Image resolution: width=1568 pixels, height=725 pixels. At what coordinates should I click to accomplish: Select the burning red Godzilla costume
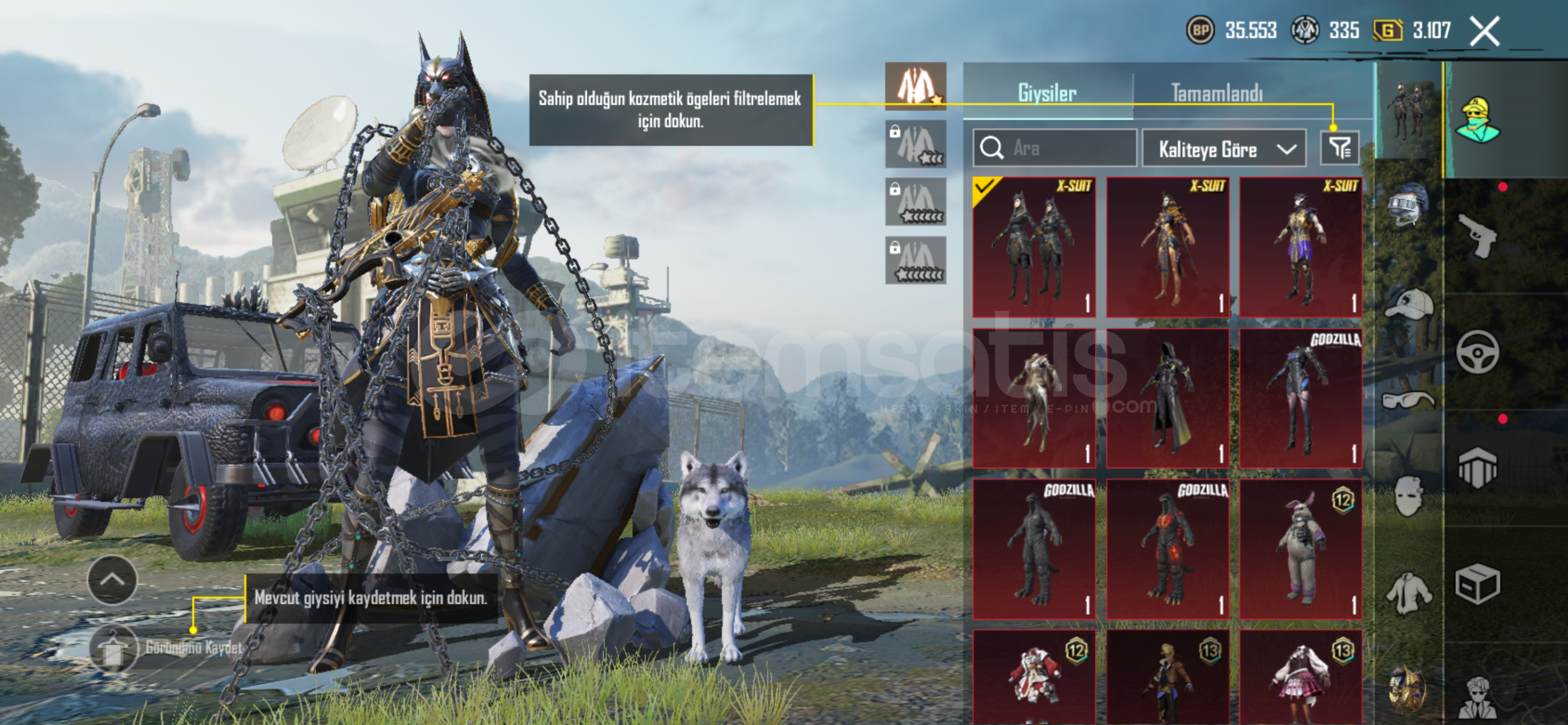1167,548
